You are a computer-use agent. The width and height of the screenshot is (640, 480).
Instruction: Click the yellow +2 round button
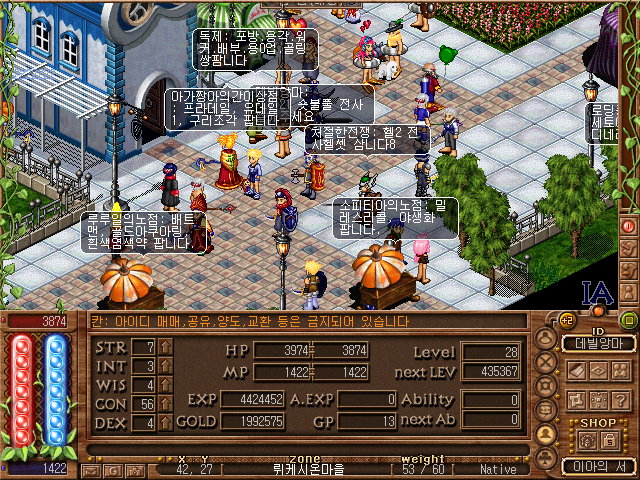click(x=566, y=320)
